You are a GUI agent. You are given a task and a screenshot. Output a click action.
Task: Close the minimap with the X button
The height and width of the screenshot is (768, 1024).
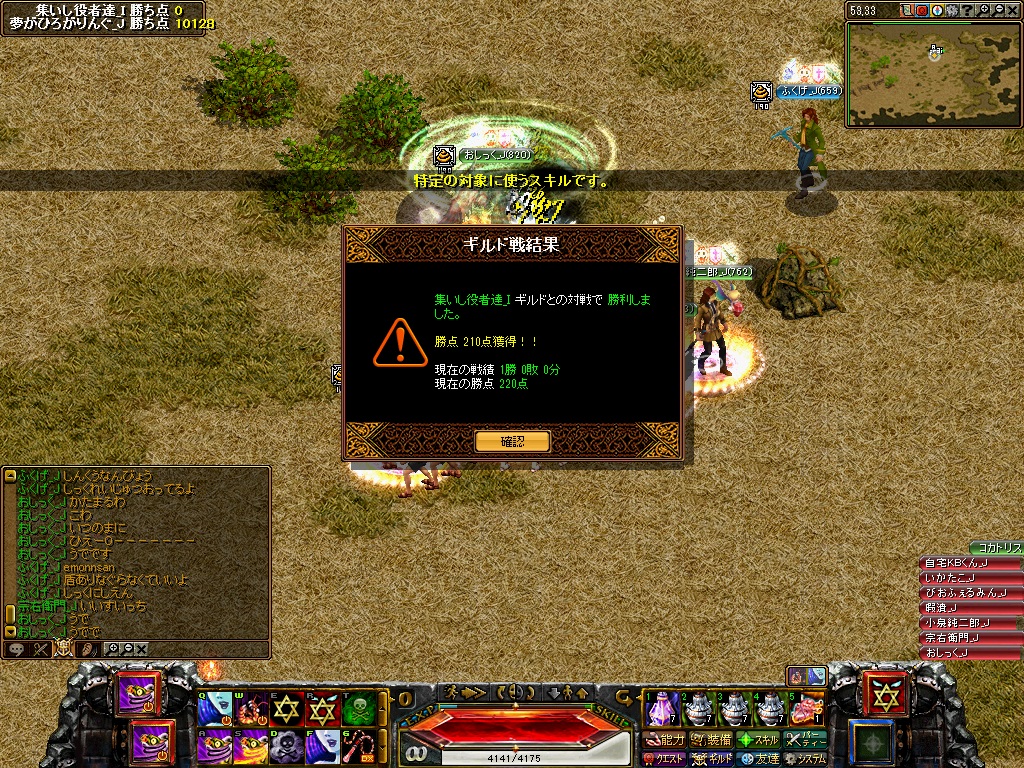tap(1014, 10)
